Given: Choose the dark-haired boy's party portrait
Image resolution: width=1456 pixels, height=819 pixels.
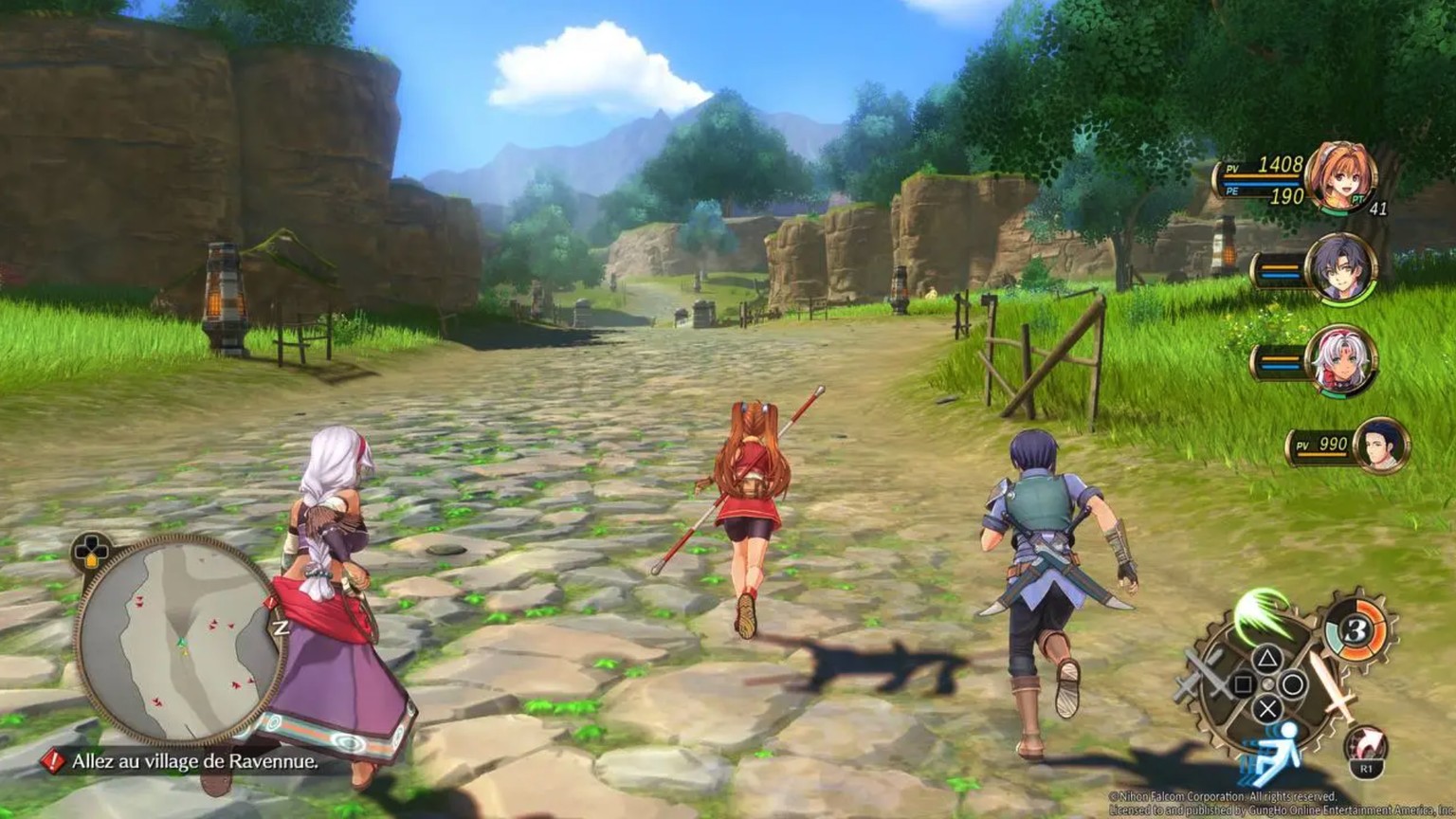Looking at the screenshot, I should point(1340,266).
